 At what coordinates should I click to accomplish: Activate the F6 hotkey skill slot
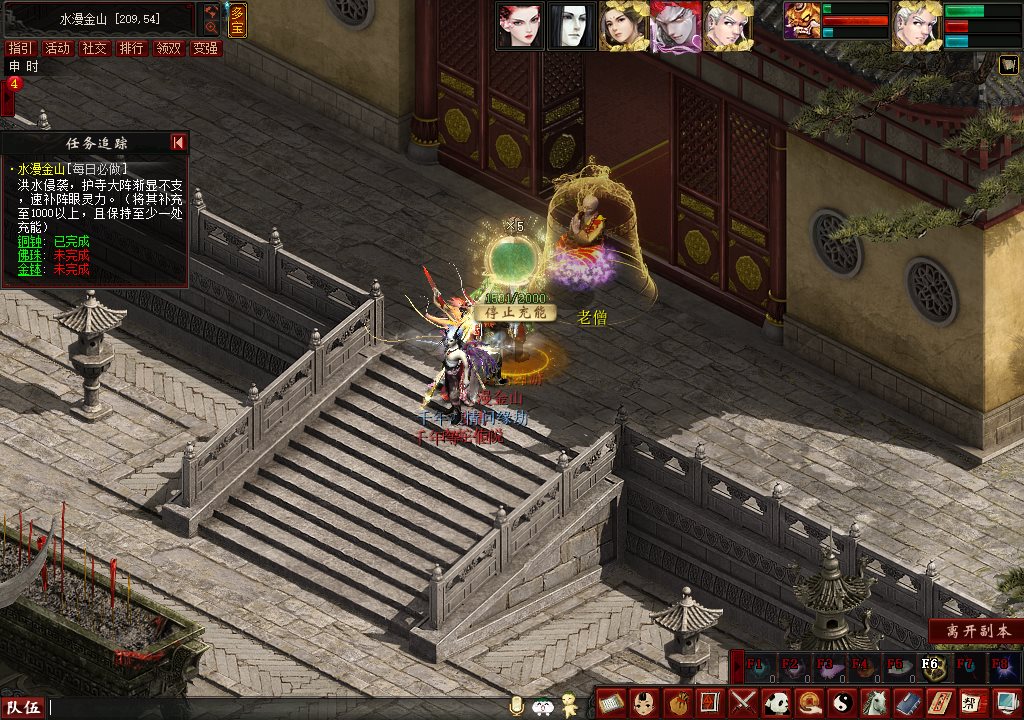930,667
